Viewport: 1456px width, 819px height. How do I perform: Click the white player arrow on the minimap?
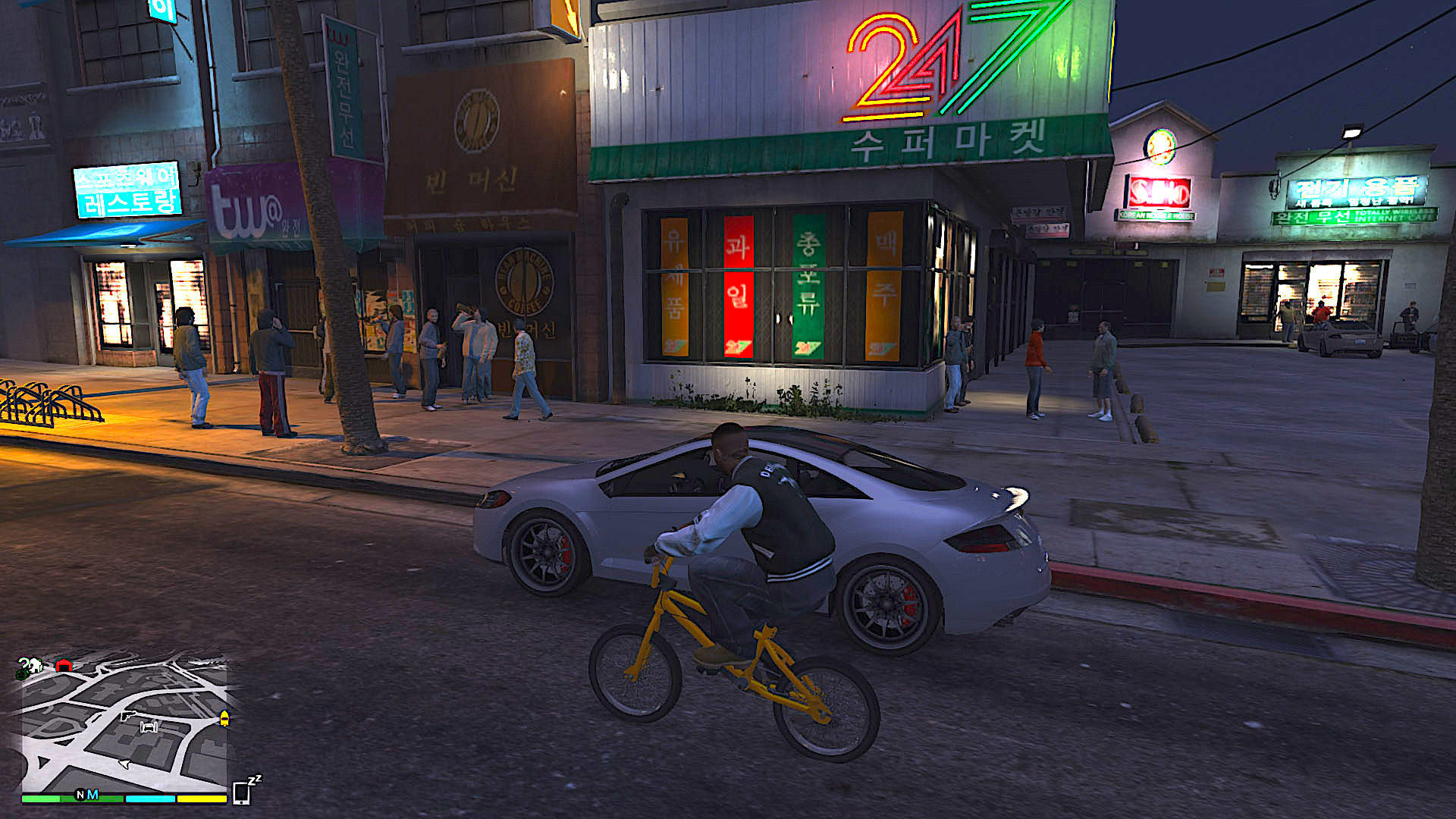124,764
